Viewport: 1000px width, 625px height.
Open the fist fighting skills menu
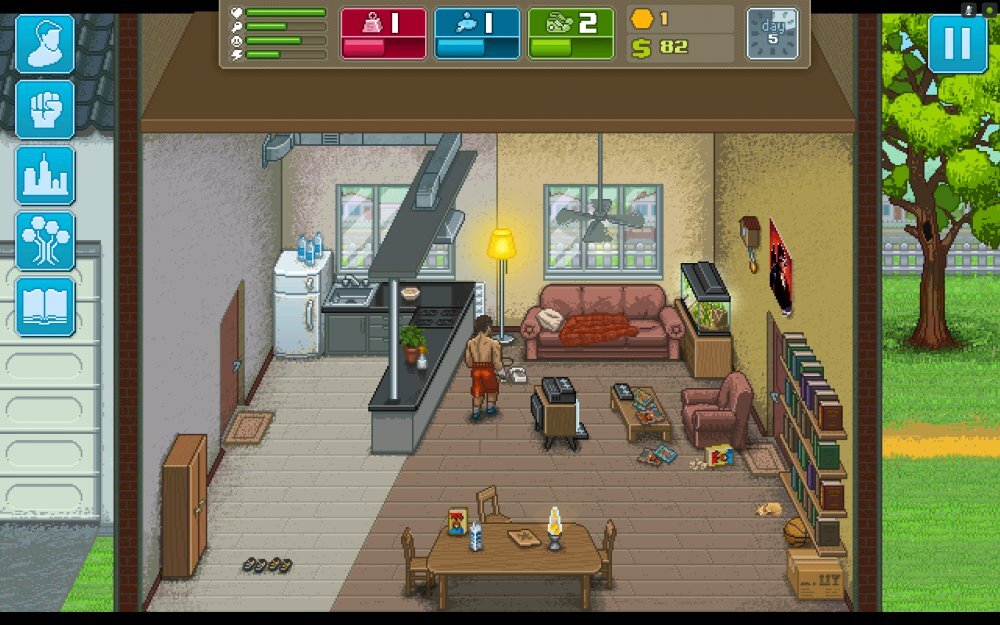click(x=45, y=109)
